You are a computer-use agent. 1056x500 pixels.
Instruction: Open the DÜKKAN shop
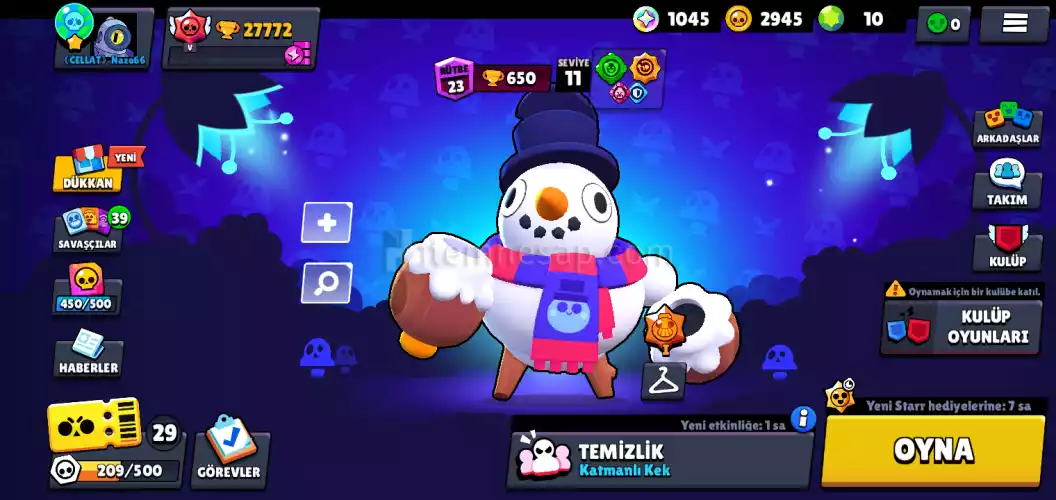[90, 171]
